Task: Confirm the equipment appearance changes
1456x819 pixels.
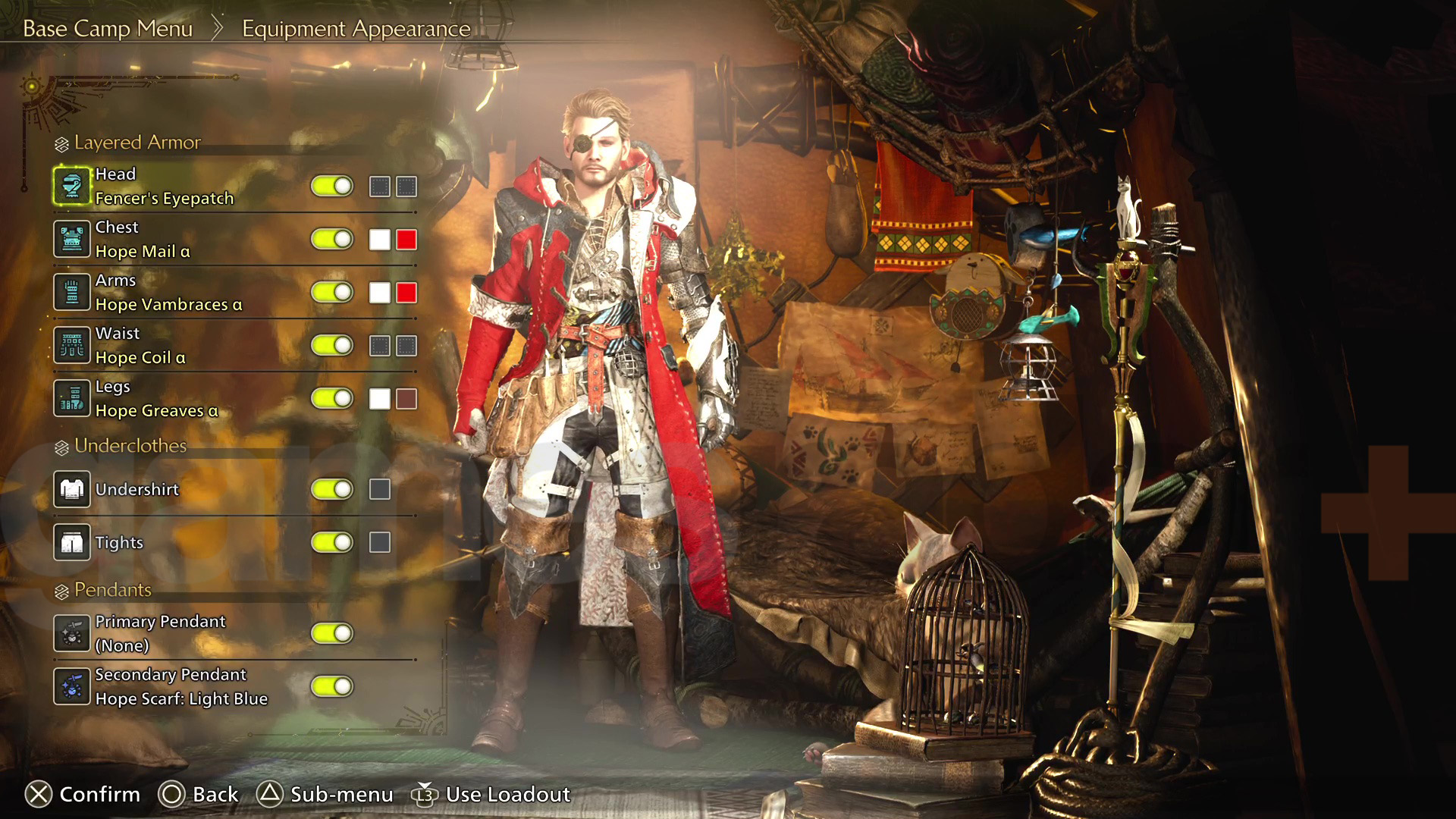Action: [83, 794]
